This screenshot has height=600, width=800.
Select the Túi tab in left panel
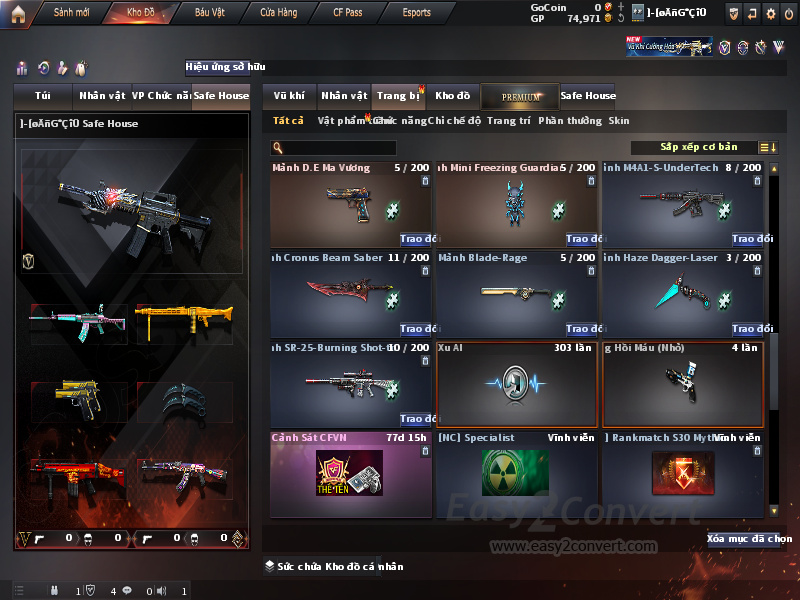coord(43,96)
